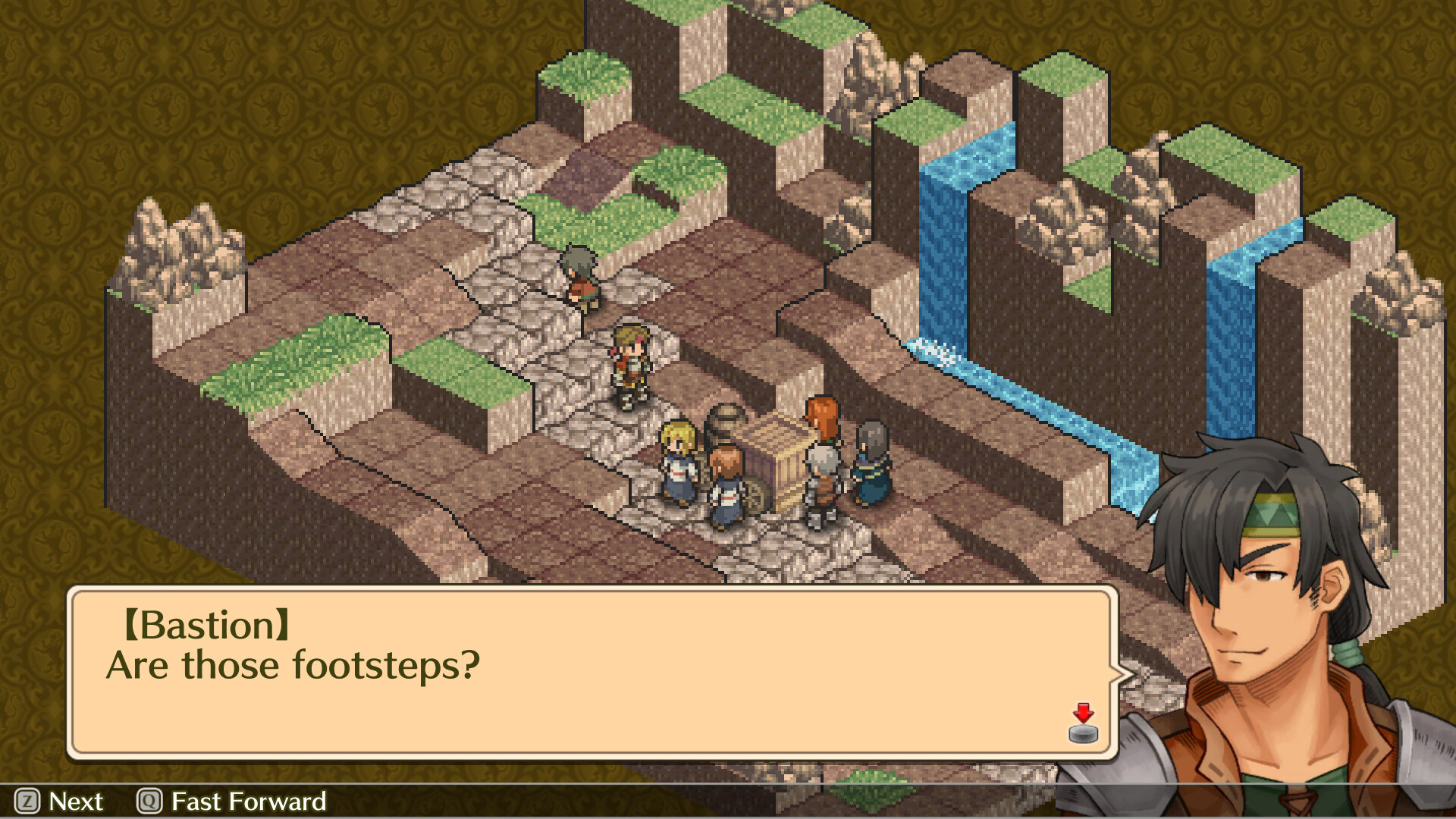Click the red continue arrow indicator

1083,714
